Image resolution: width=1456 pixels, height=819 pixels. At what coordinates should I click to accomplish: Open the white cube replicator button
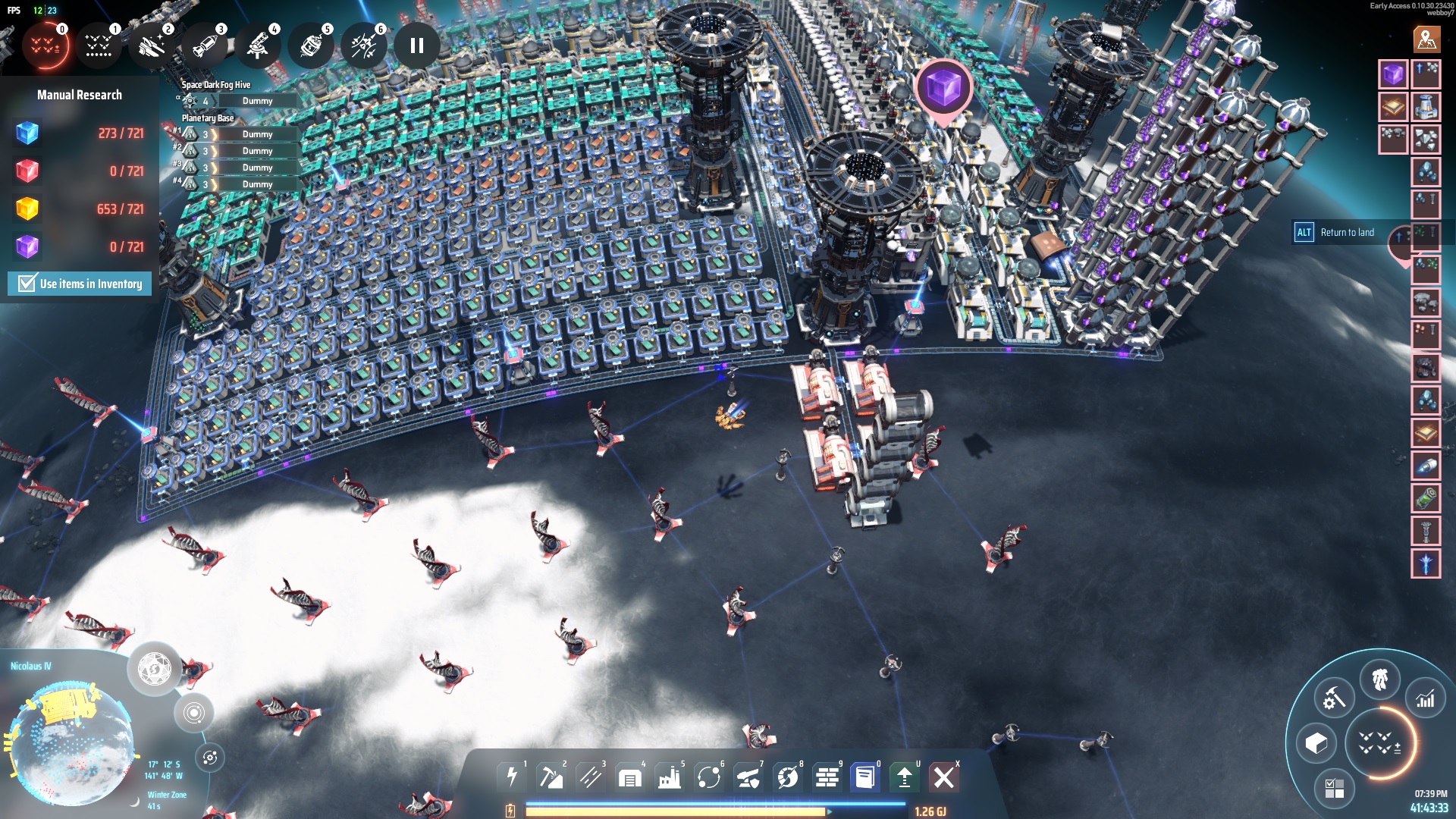click(x=1316, y=743)
